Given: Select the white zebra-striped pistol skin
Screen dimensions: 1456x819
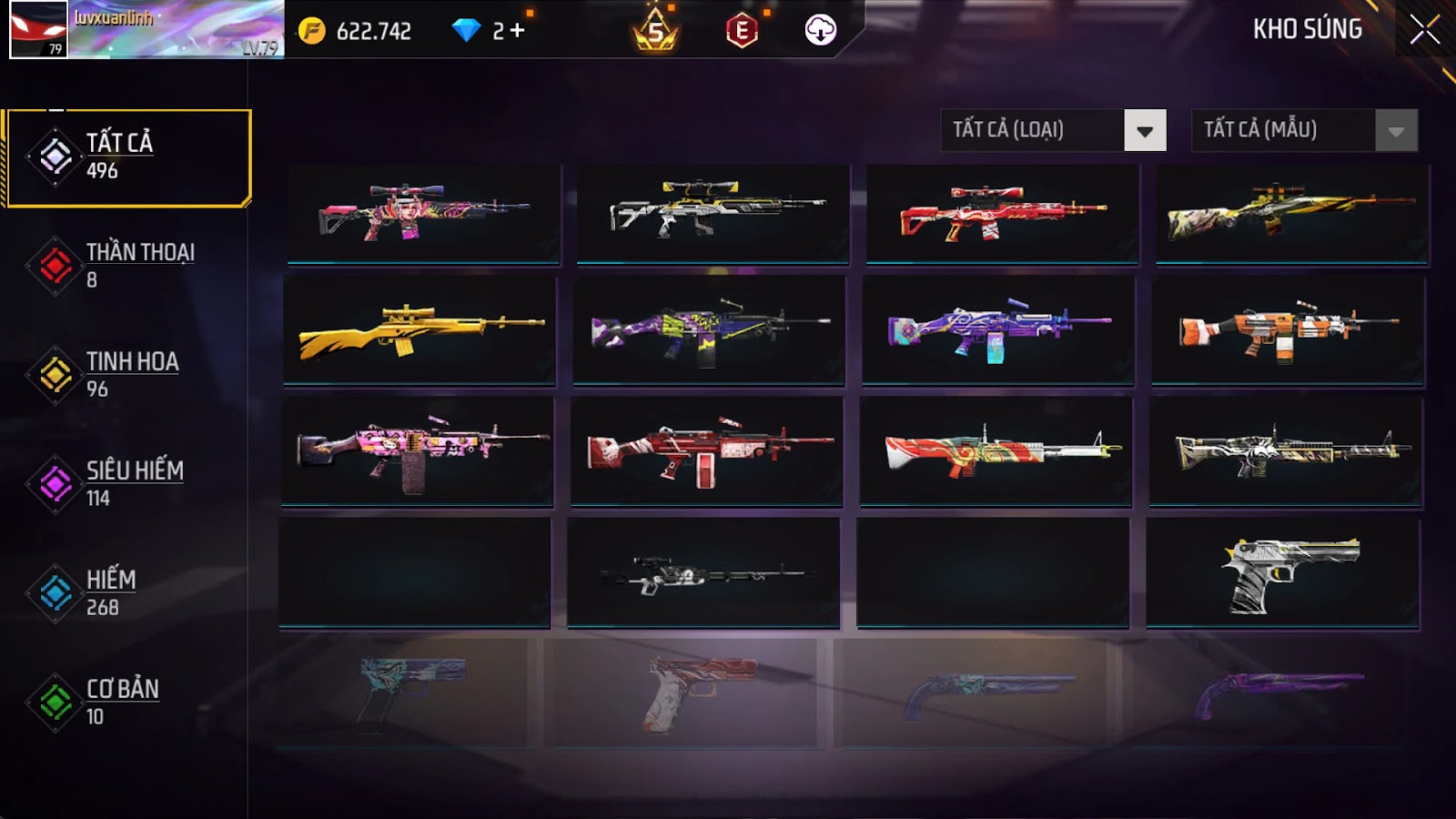Looking at the screenshot, I should [1283, 573].
